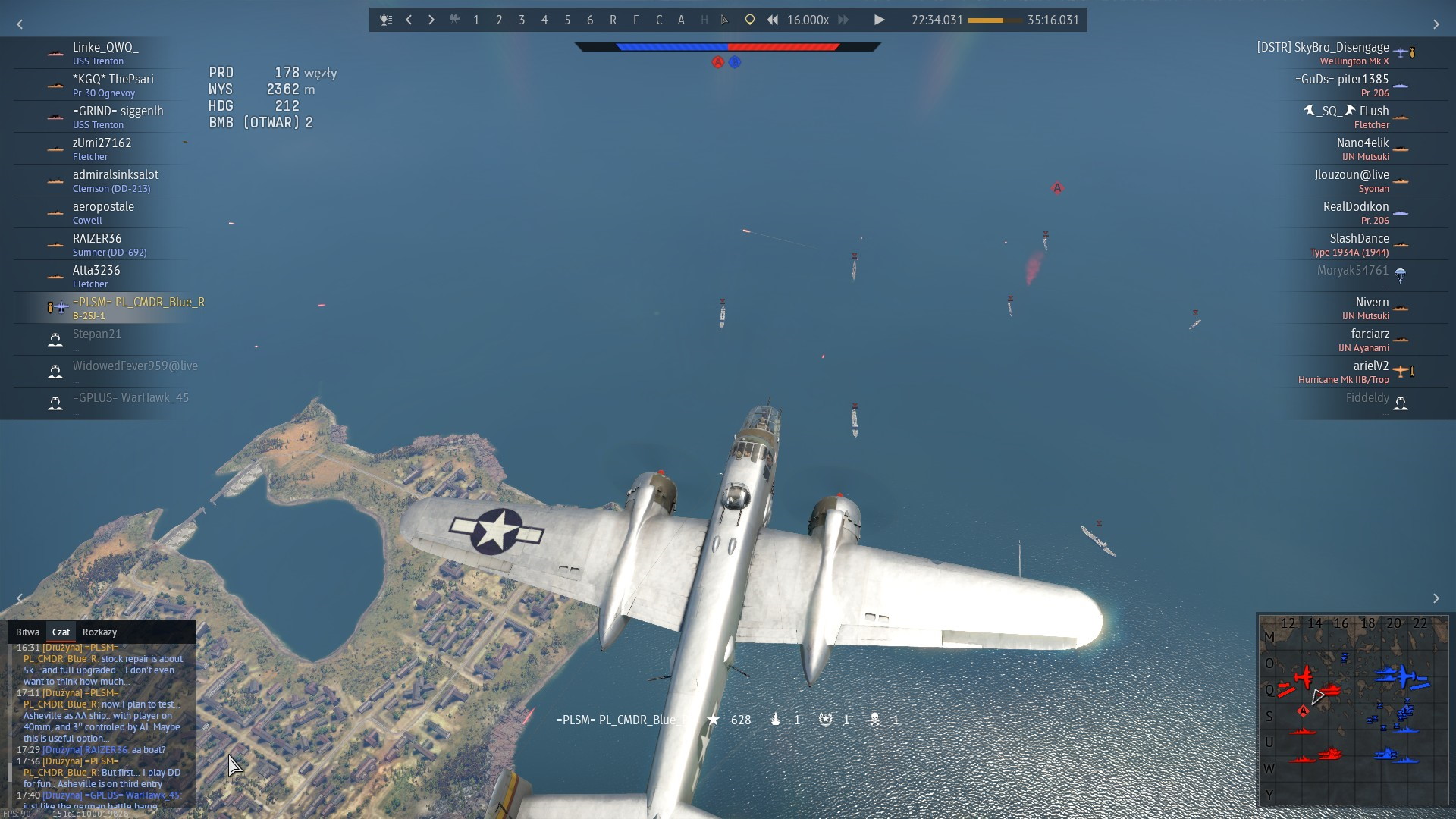Screen dimensions: 1456x819
Task: Open the Bitwa chat tab
Action: 27,632
